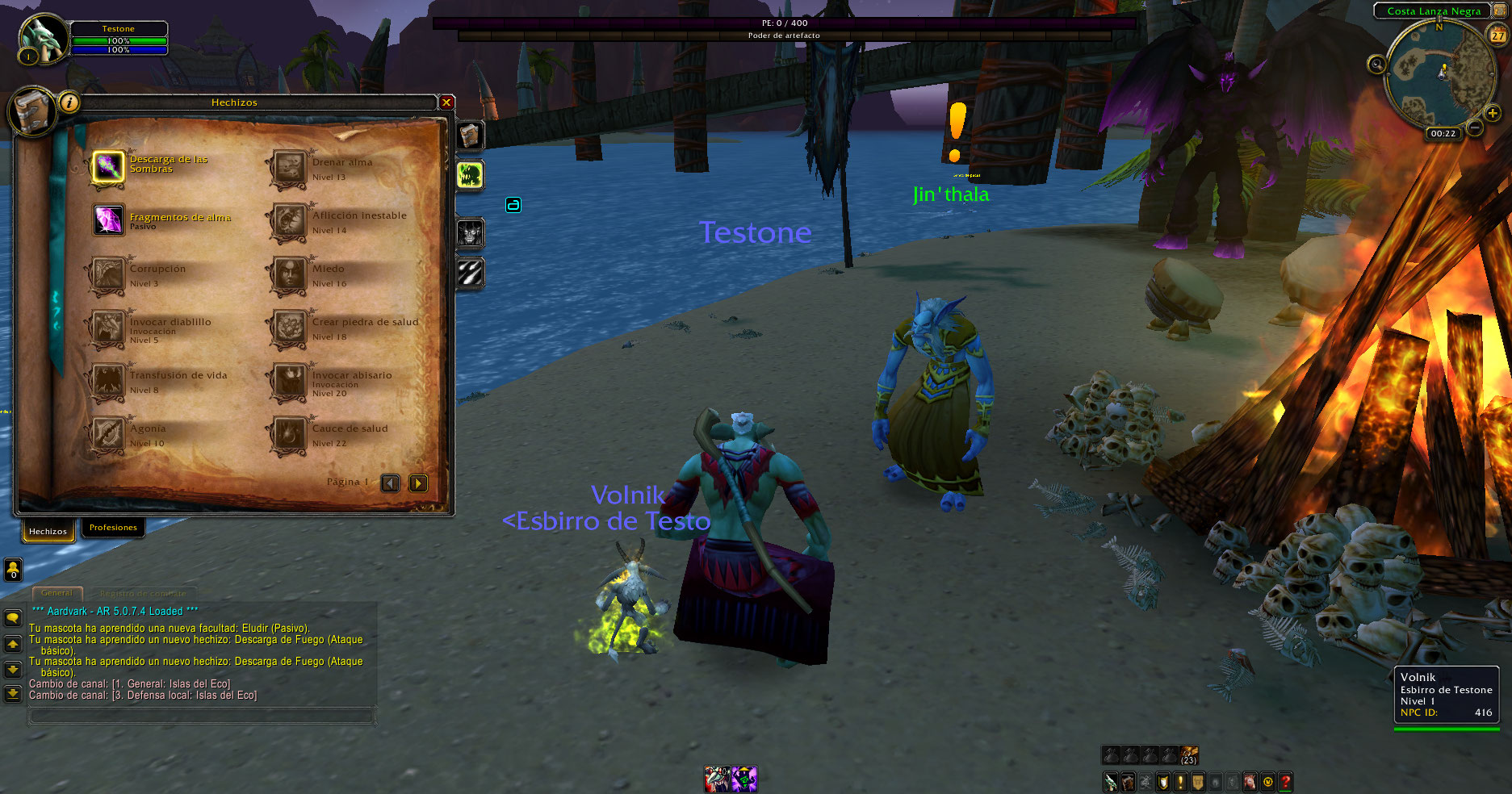Switch to the Profesiones tab

[x=113, y=528]
